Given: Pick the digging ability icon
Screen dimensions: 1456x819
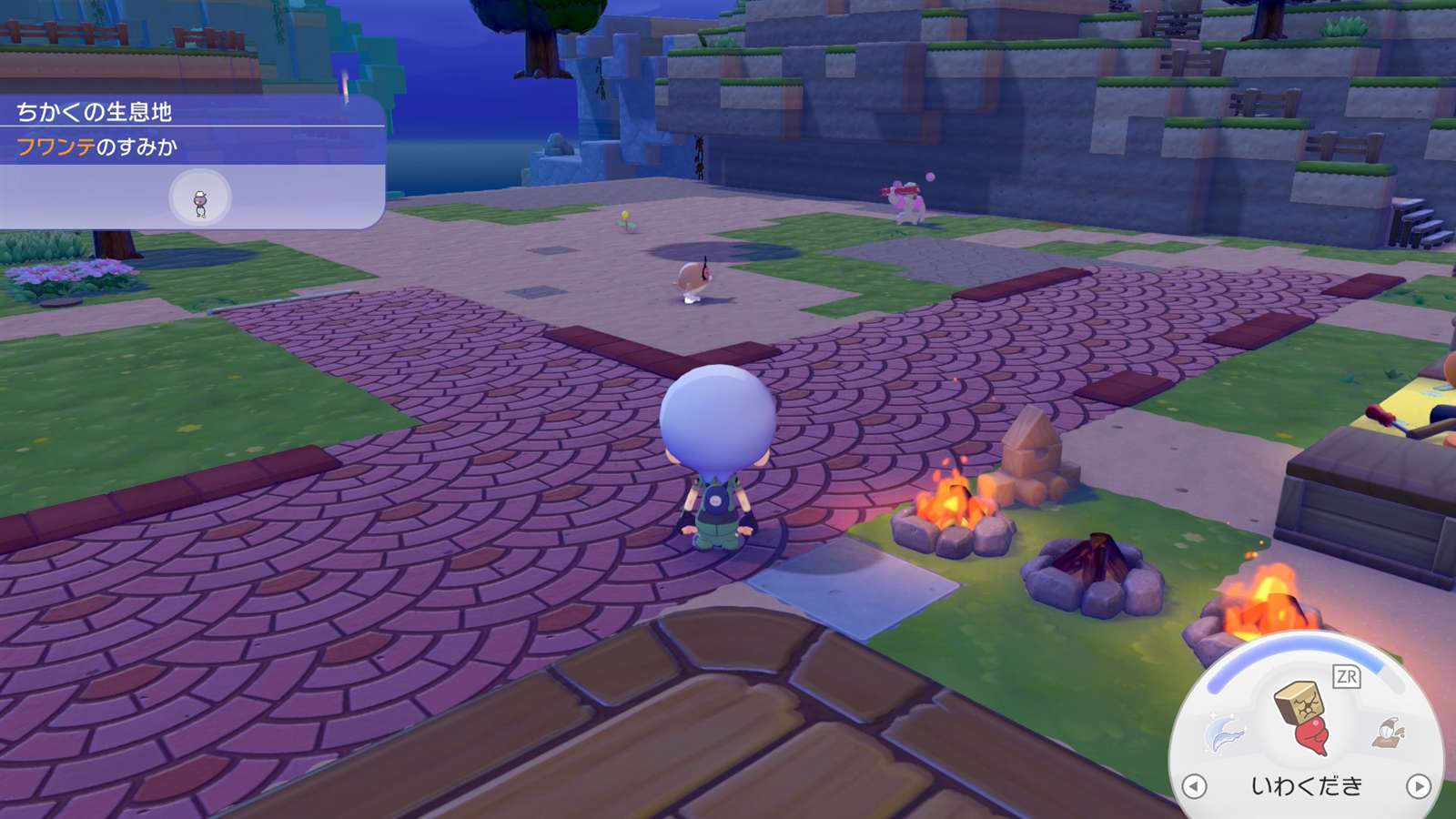Looking at the screenshot, I should pyautogui.click(x=1390, y=732).
